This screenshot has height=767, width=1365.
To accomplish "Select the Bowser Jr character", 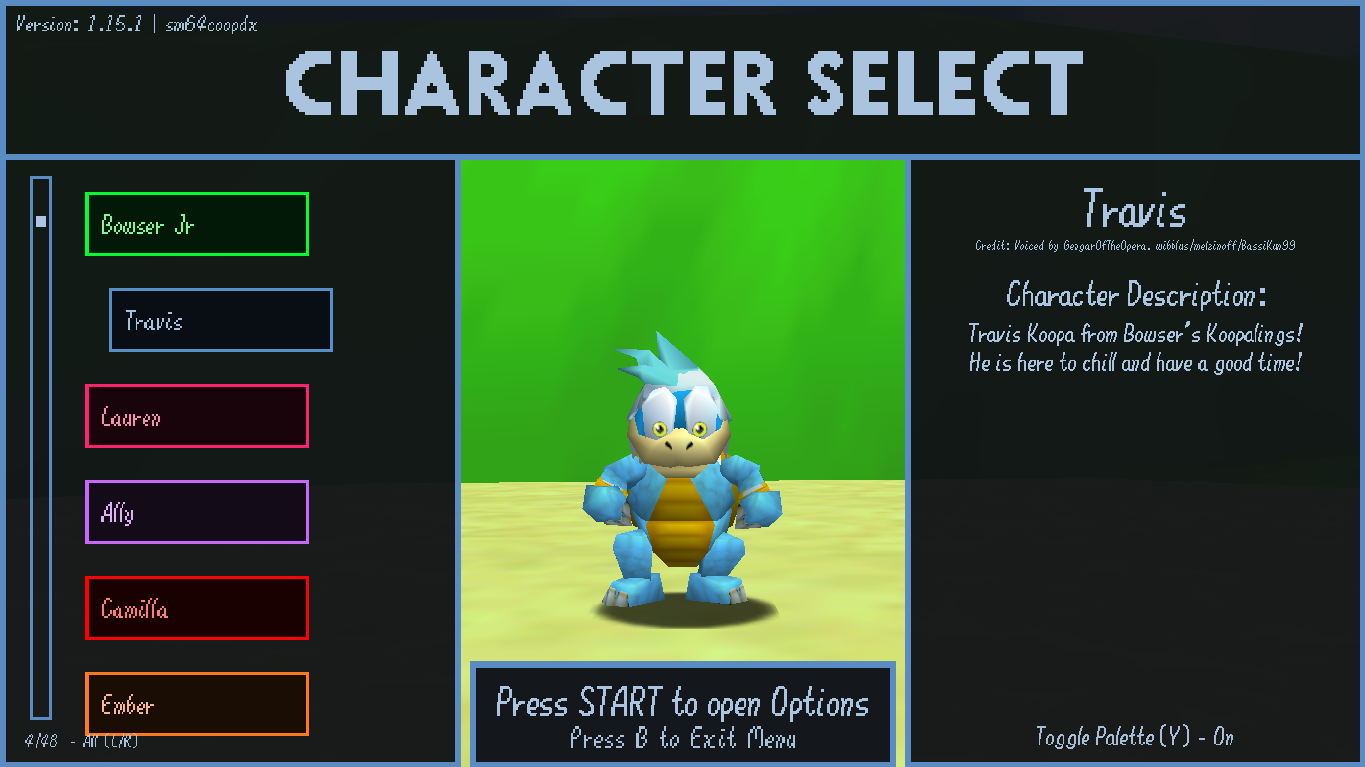I will pyautogui.click(x=196, y=224).
